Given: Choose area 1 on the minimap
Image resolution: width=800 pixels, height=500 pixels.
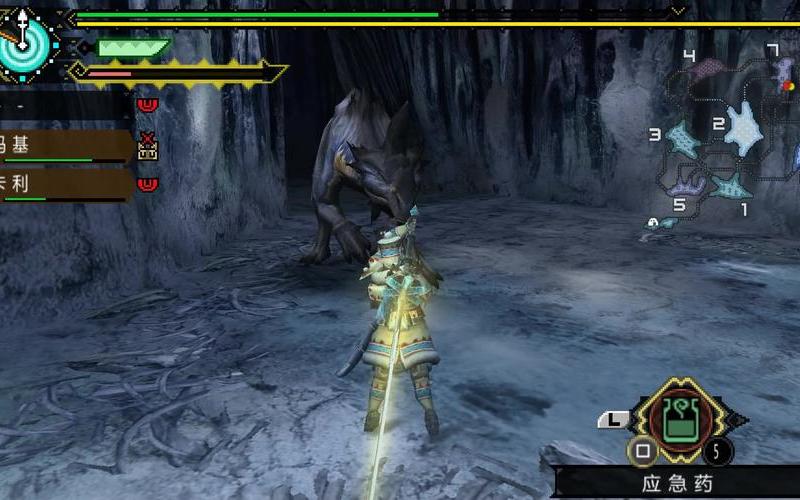Looking at the screenshot, I should [731, 186].
